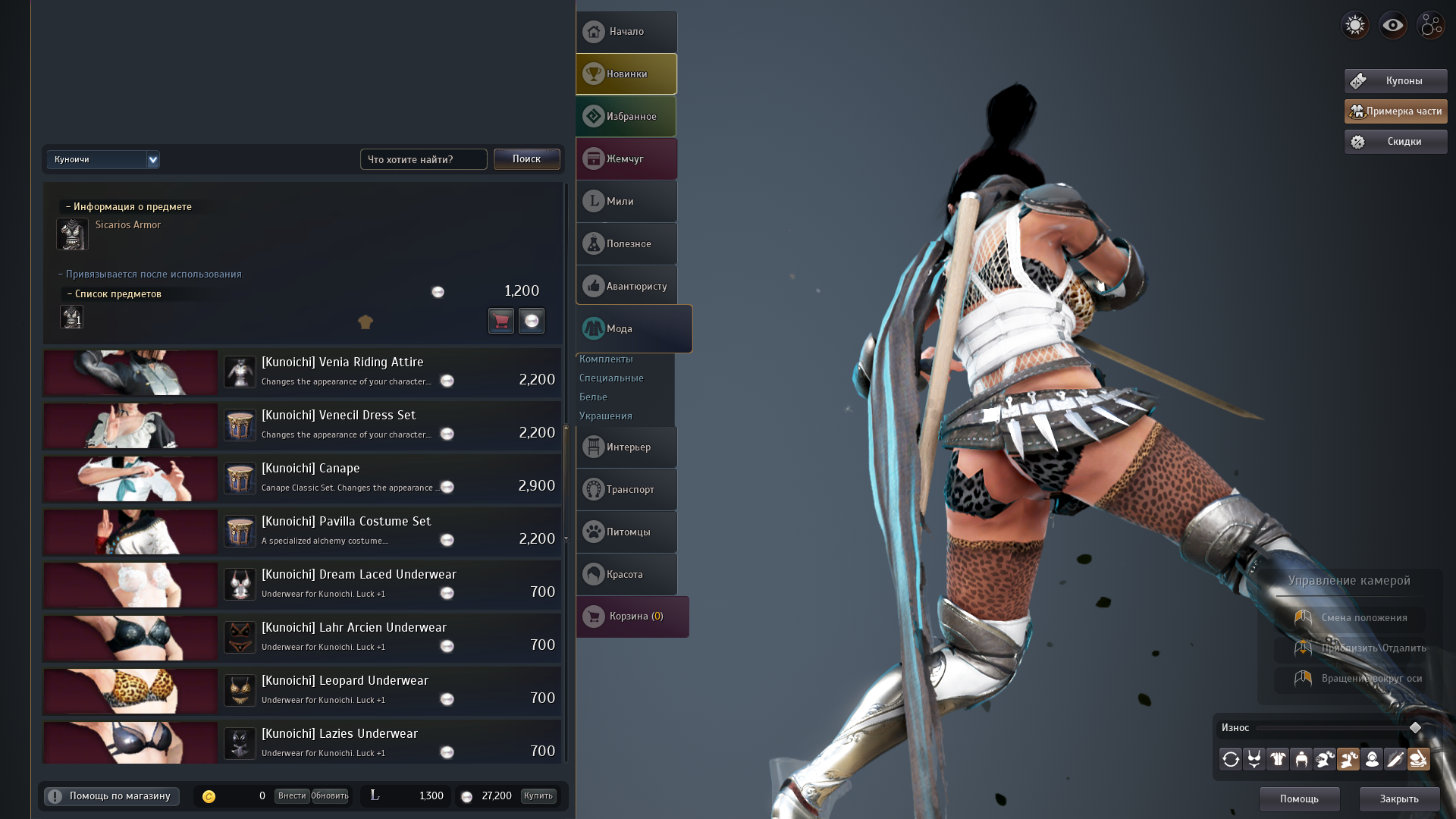Open the Куноичи class dropdown

click(x=103, y=159)
